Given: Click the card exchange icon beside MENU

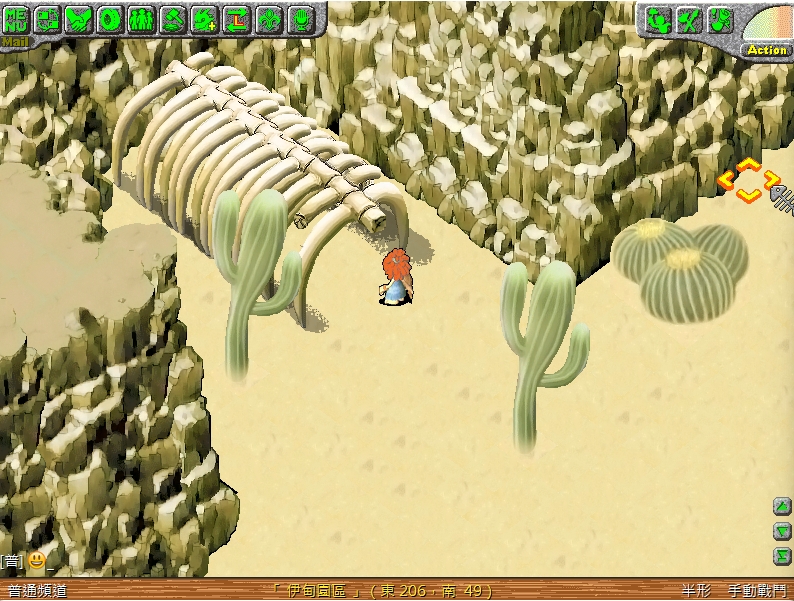Looking at the screenshot, I should click(x=48, y=18).
